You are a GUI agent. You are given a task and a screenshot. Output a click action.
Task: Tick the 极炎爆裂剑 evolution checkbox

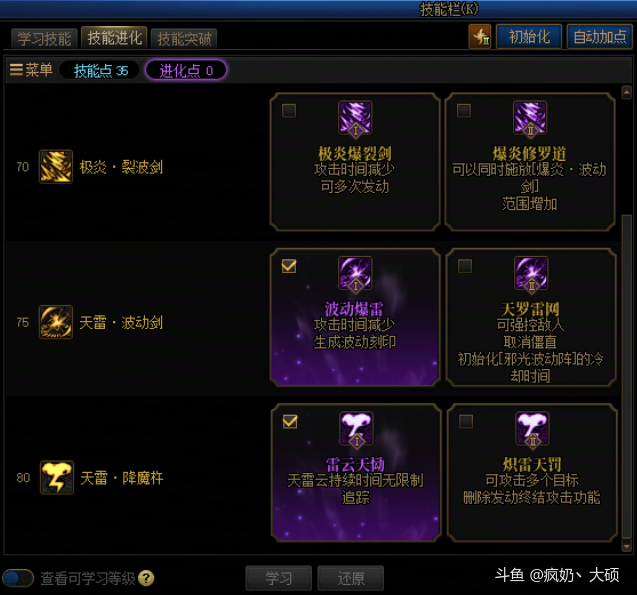point(289,111)
